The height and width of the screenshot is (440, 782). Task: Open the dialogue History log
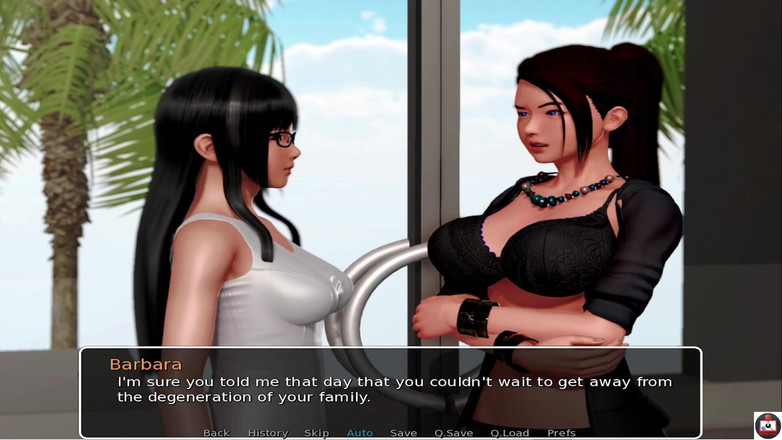tap(267, 433)
